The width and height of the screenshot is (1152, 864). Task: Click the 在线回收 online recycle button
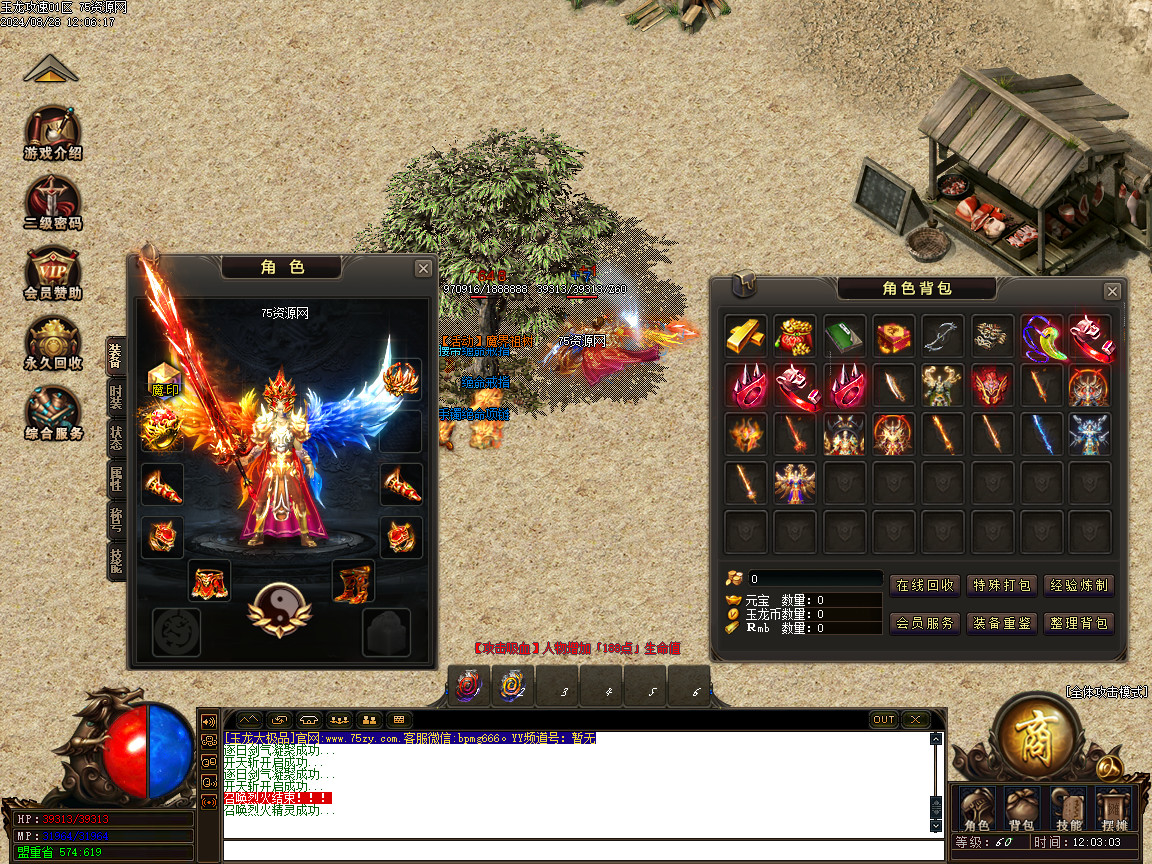(925, 586)
